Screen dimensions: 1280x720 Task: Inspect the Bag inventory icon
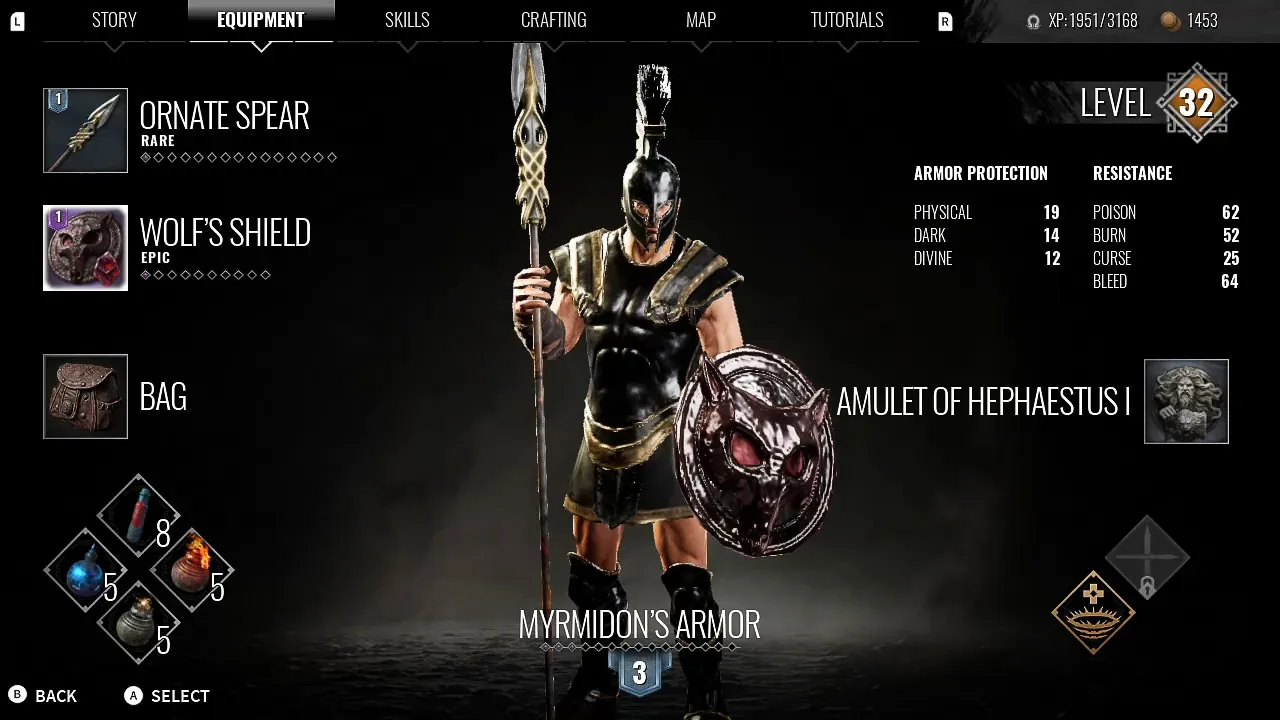85,397
